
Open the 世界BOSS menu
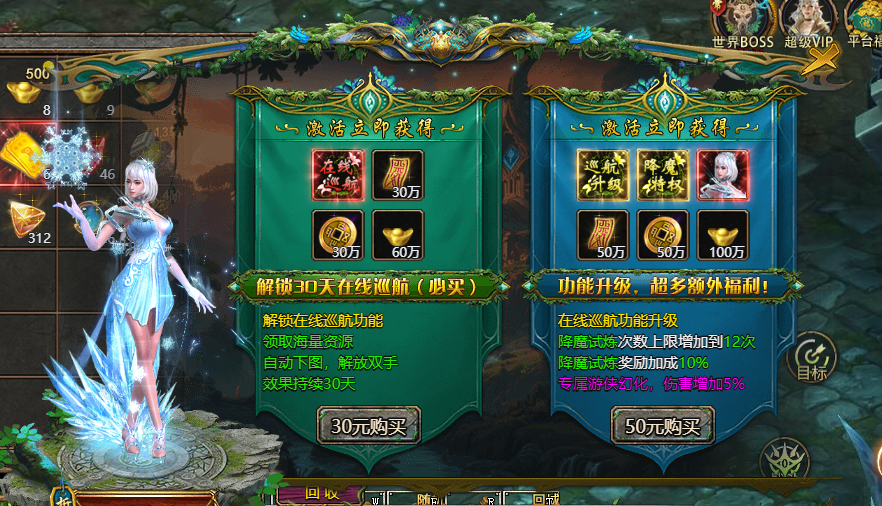(x=743, y=22)
